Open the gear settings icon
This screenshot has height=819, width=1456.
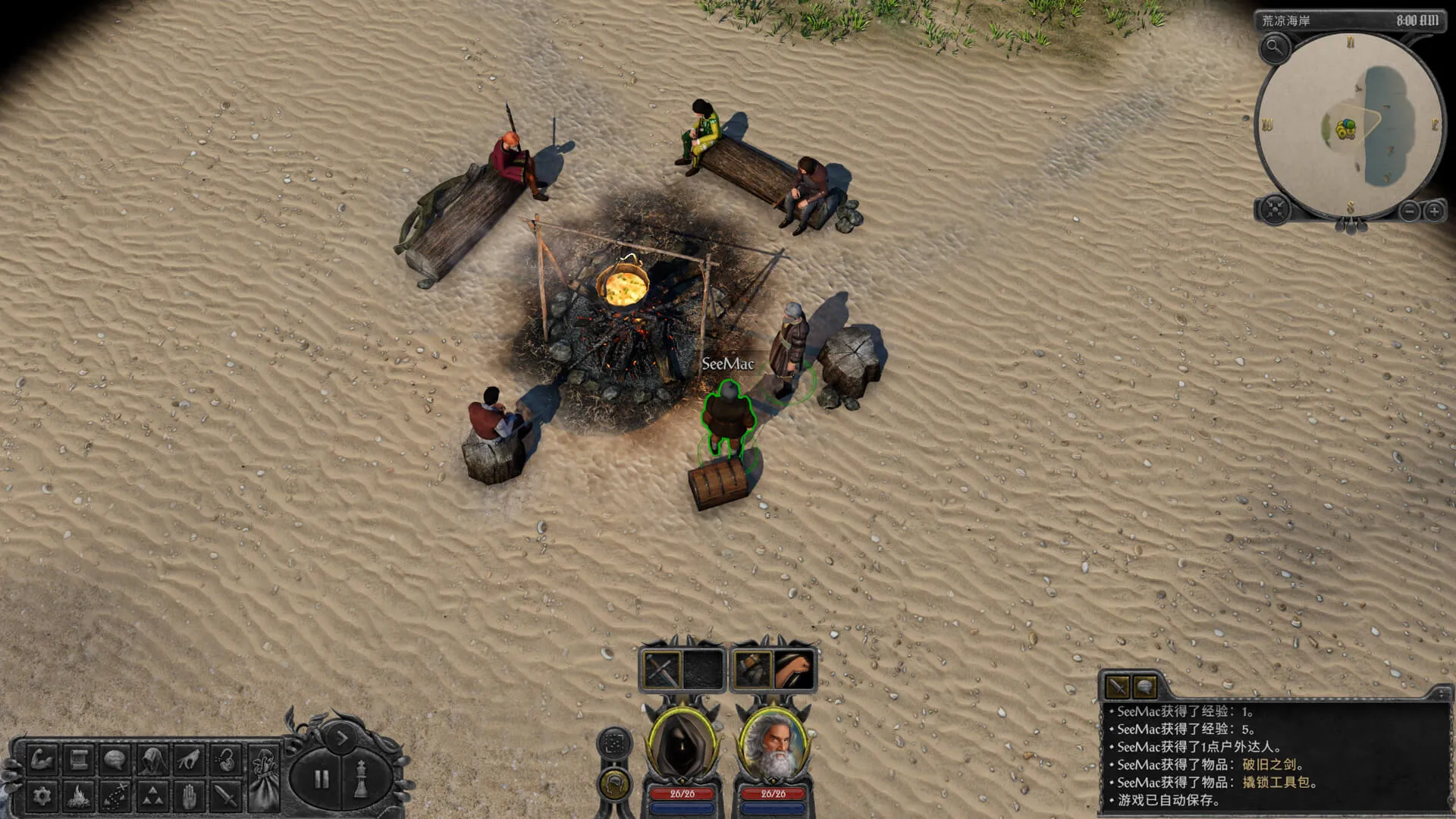click(42, 795)
